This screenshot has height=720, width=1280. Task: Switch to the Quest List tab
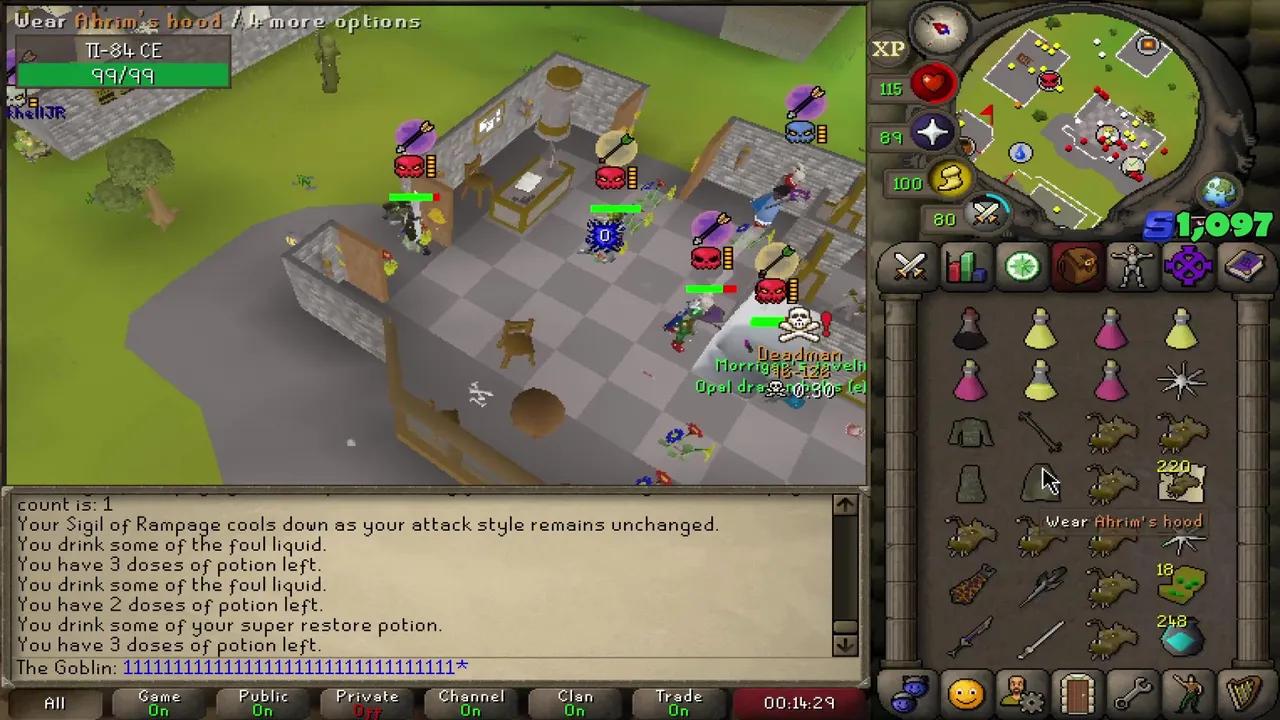(x=1021, y=264)
